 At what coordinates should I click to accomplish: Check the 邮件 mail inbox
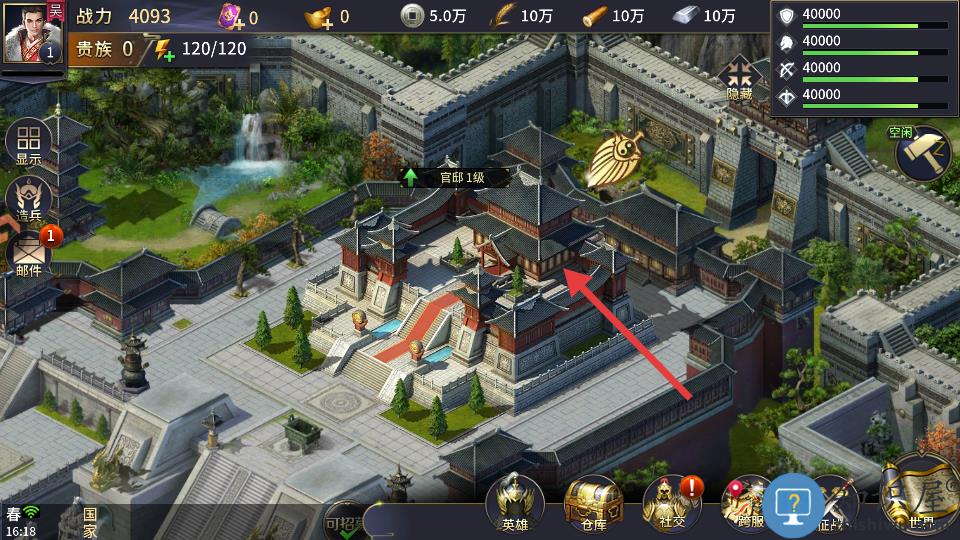coord(29,256)
